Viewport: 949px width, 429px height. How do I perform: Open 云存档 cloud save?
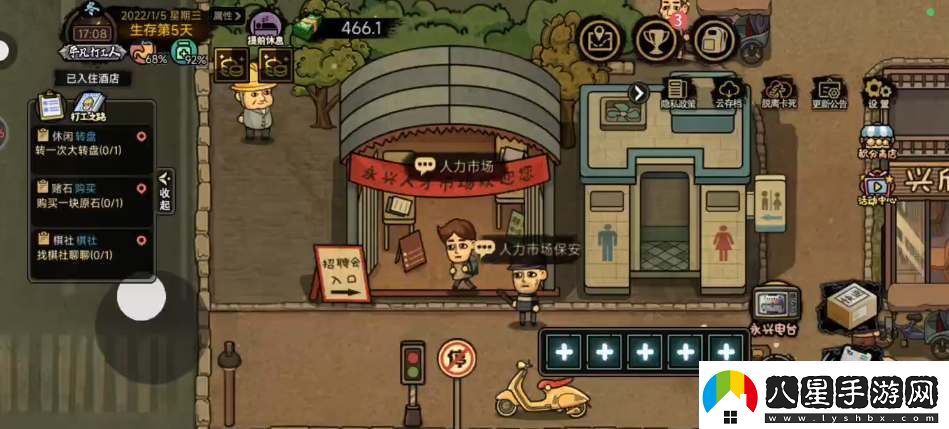point(729,93)
